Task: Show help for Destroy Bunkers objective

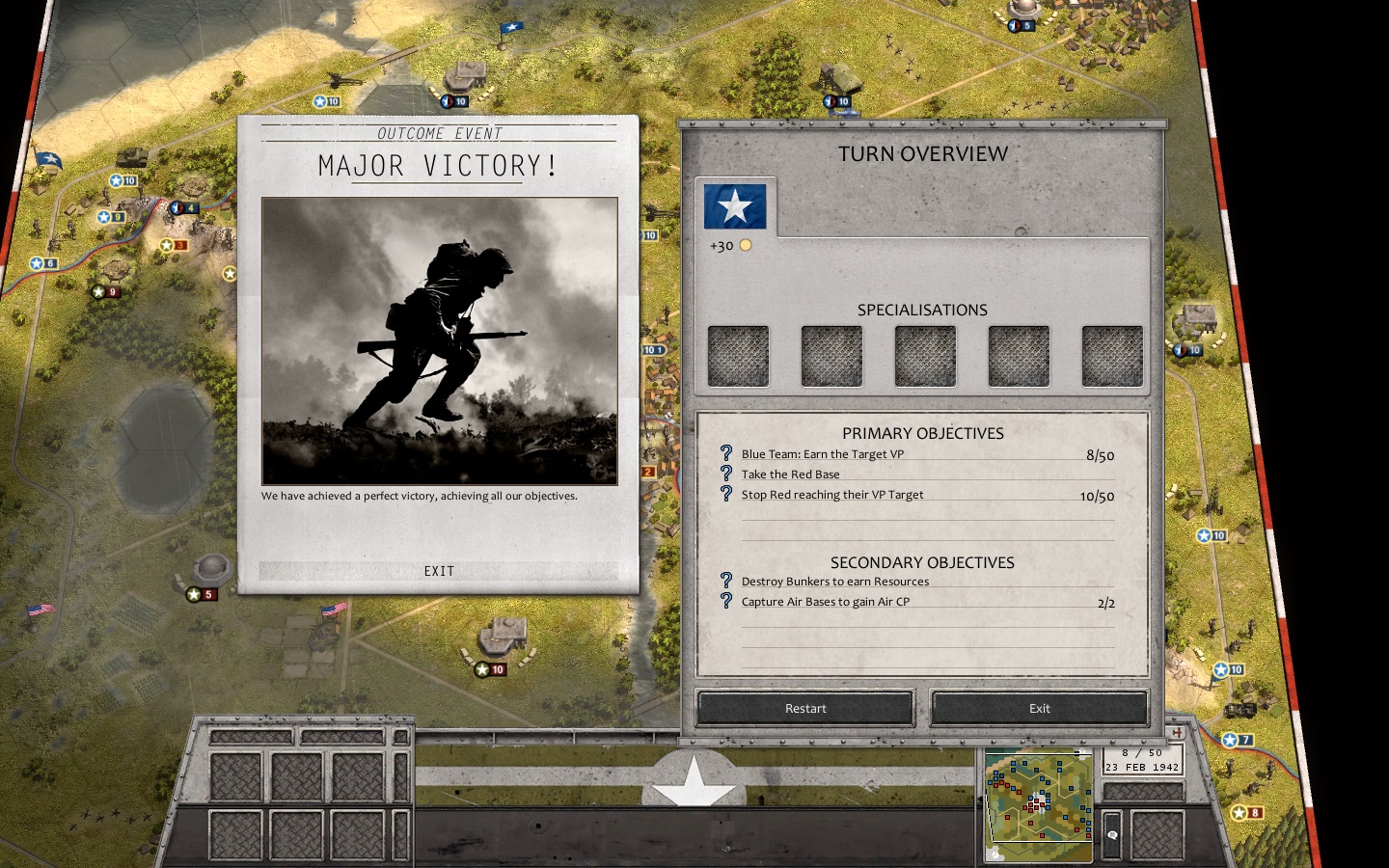Action: 726,580
